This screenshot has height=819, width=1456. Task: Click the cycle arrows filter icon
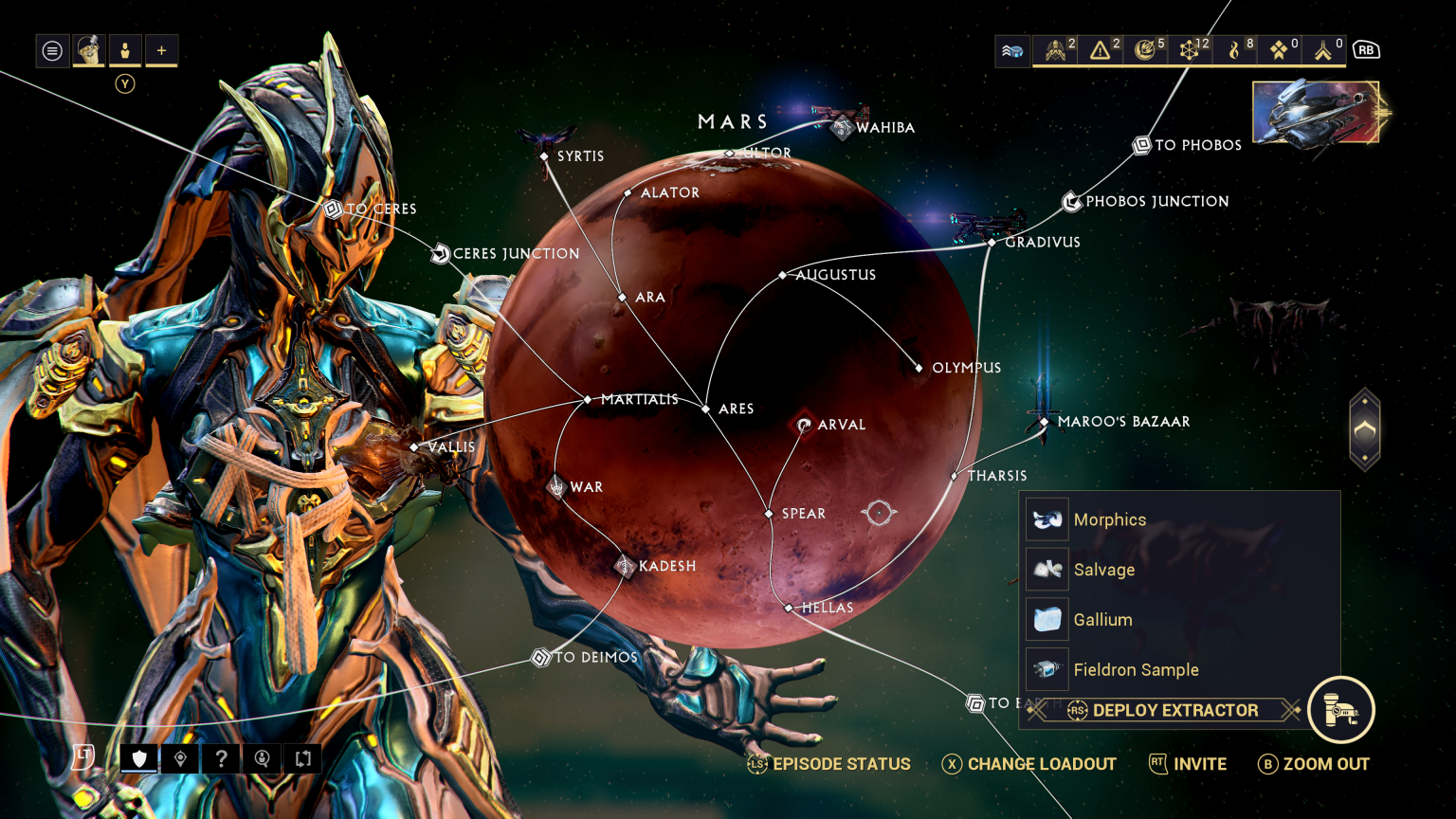click(x=302, y=758)
